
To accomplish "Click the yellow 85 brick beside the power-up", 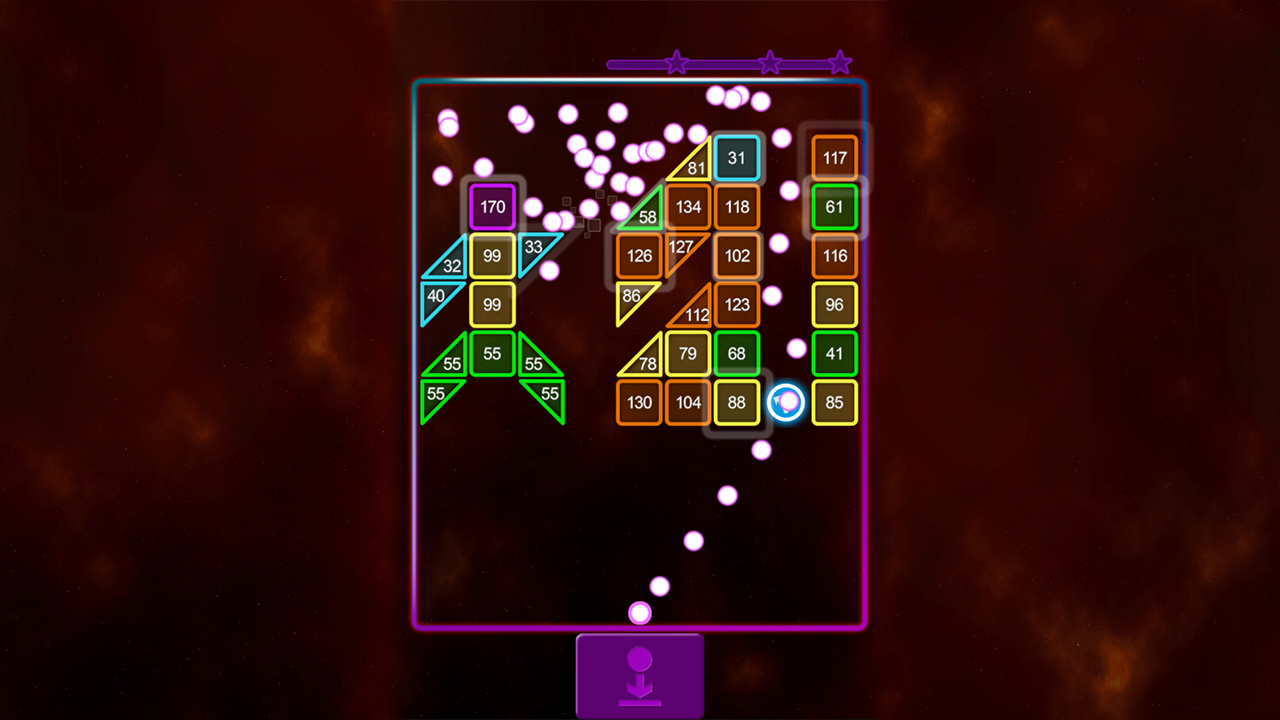I will click(834, 402).
